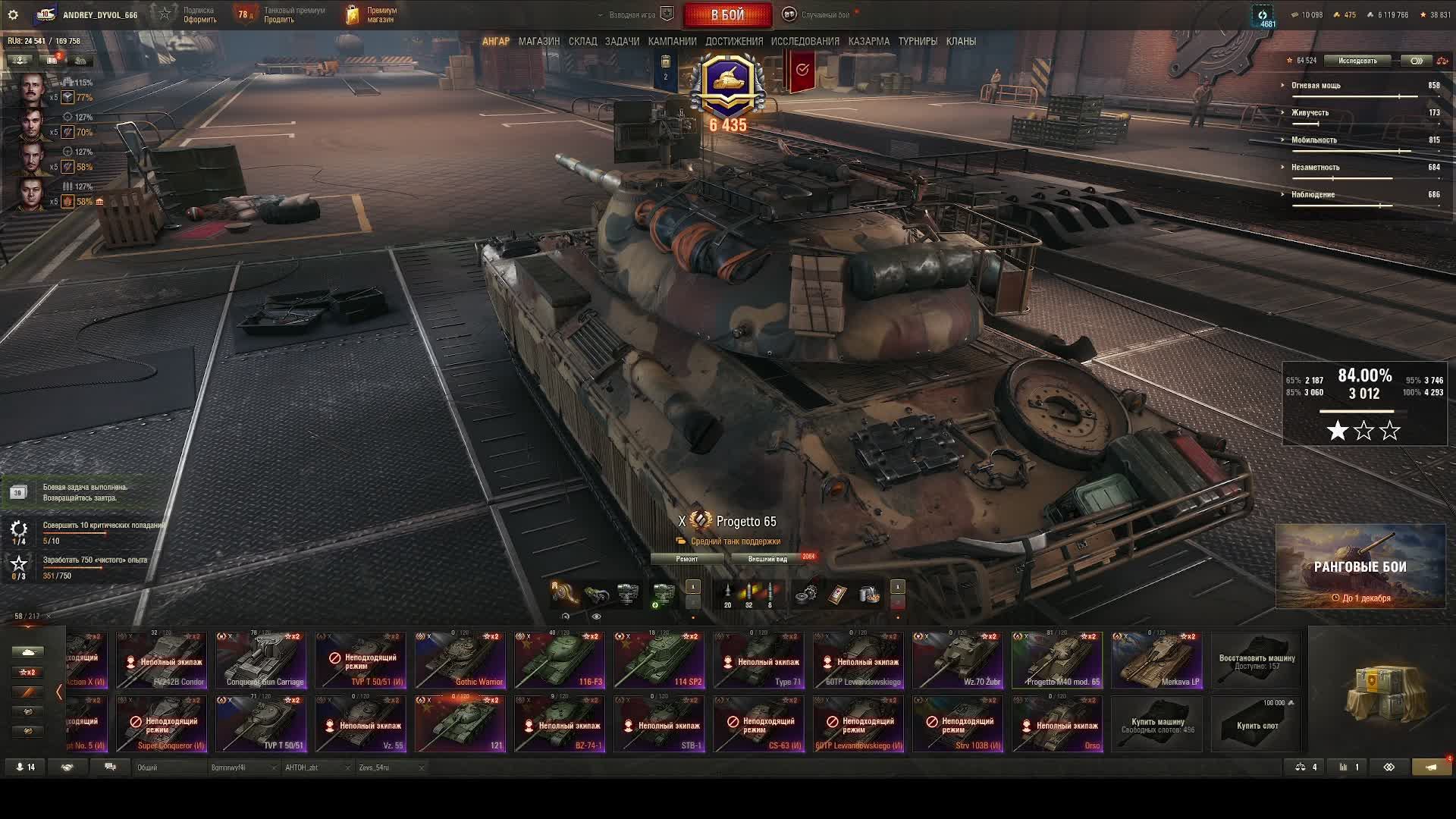
Task: Open the МАГАЗИН tab
Action: coord(538,41)
